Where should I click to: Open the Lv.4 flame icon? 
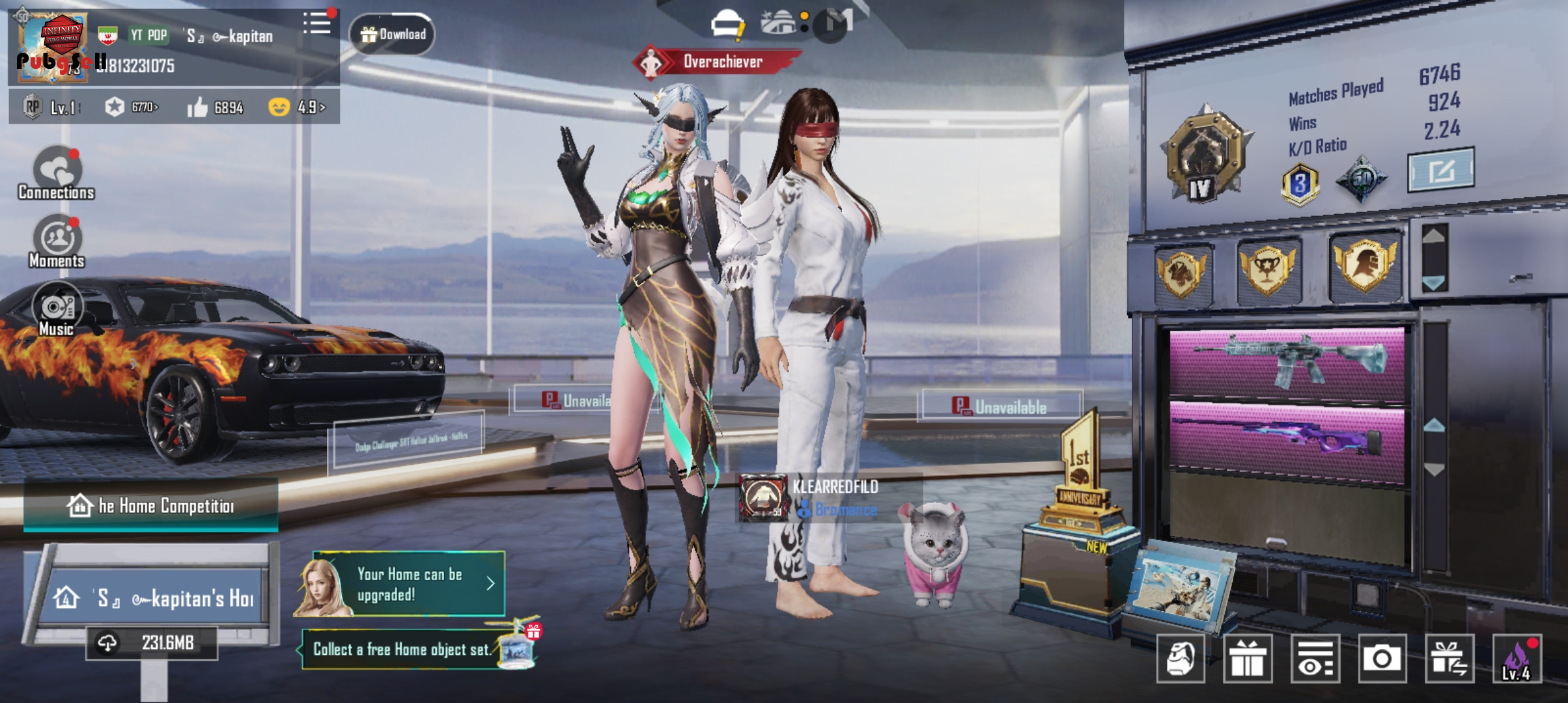[x=1517, y=659]
